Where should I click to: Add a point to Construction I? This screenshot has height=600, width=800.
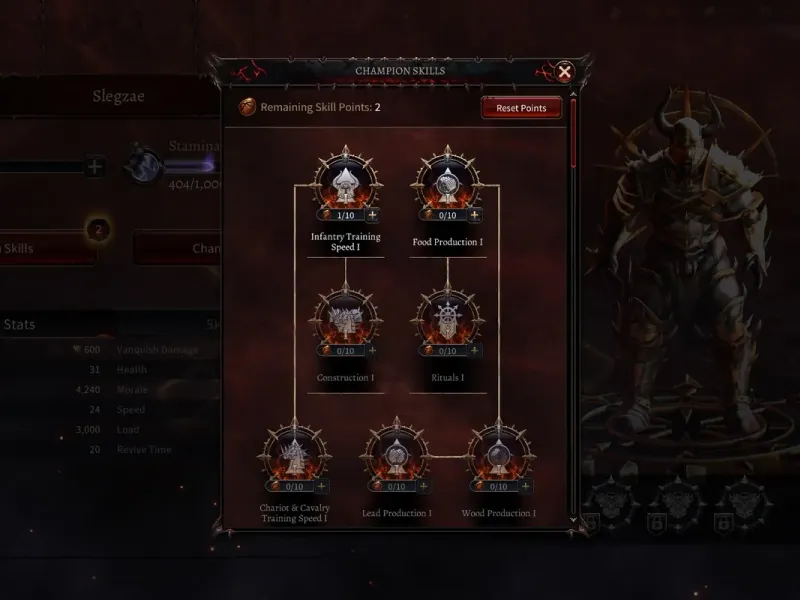[x=372, y=351]
